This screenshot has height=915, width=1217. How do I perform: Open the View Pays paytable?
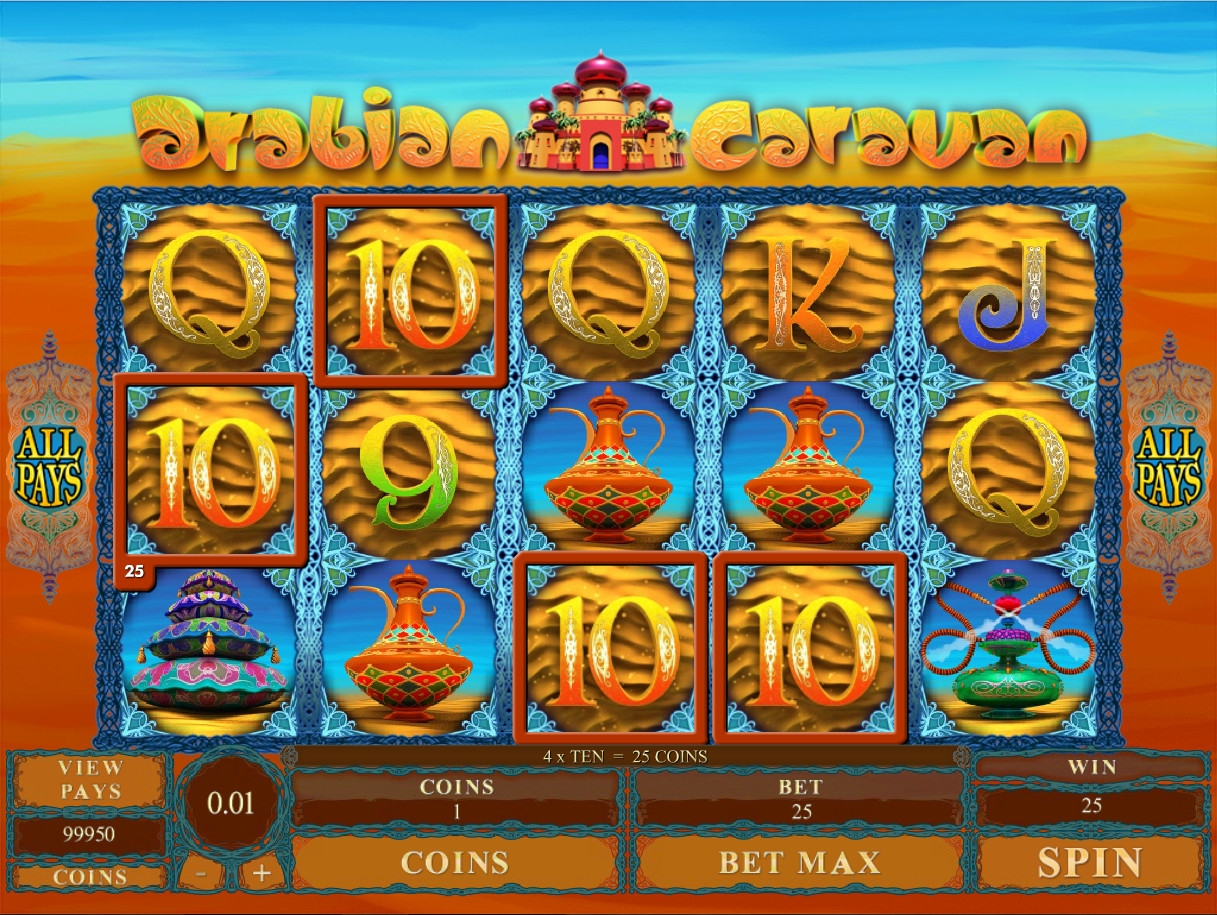click(x=90, y=780)
